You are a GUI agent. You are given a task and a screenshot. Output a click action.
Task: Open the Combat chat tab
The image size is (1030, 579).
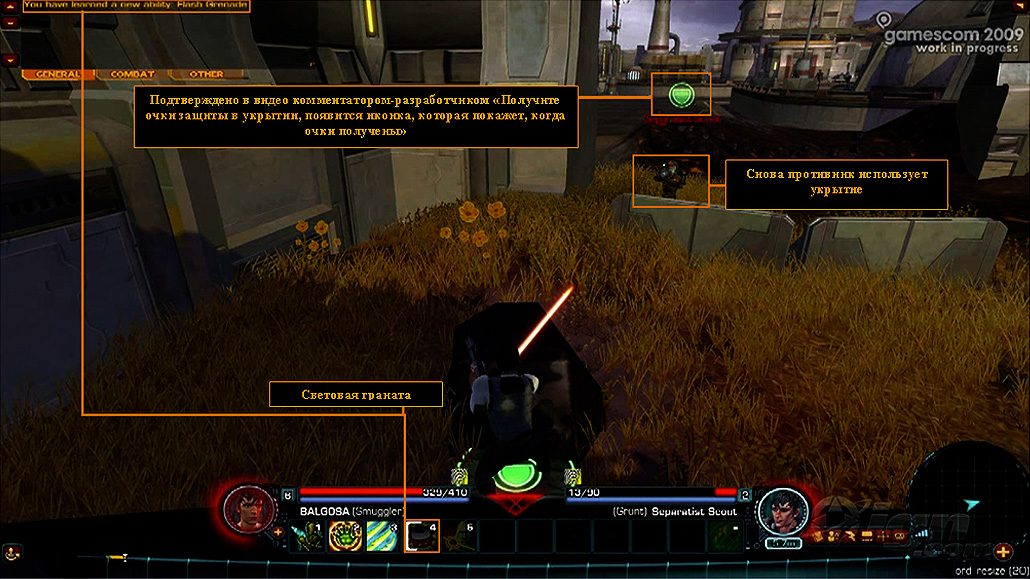[132, 74]
